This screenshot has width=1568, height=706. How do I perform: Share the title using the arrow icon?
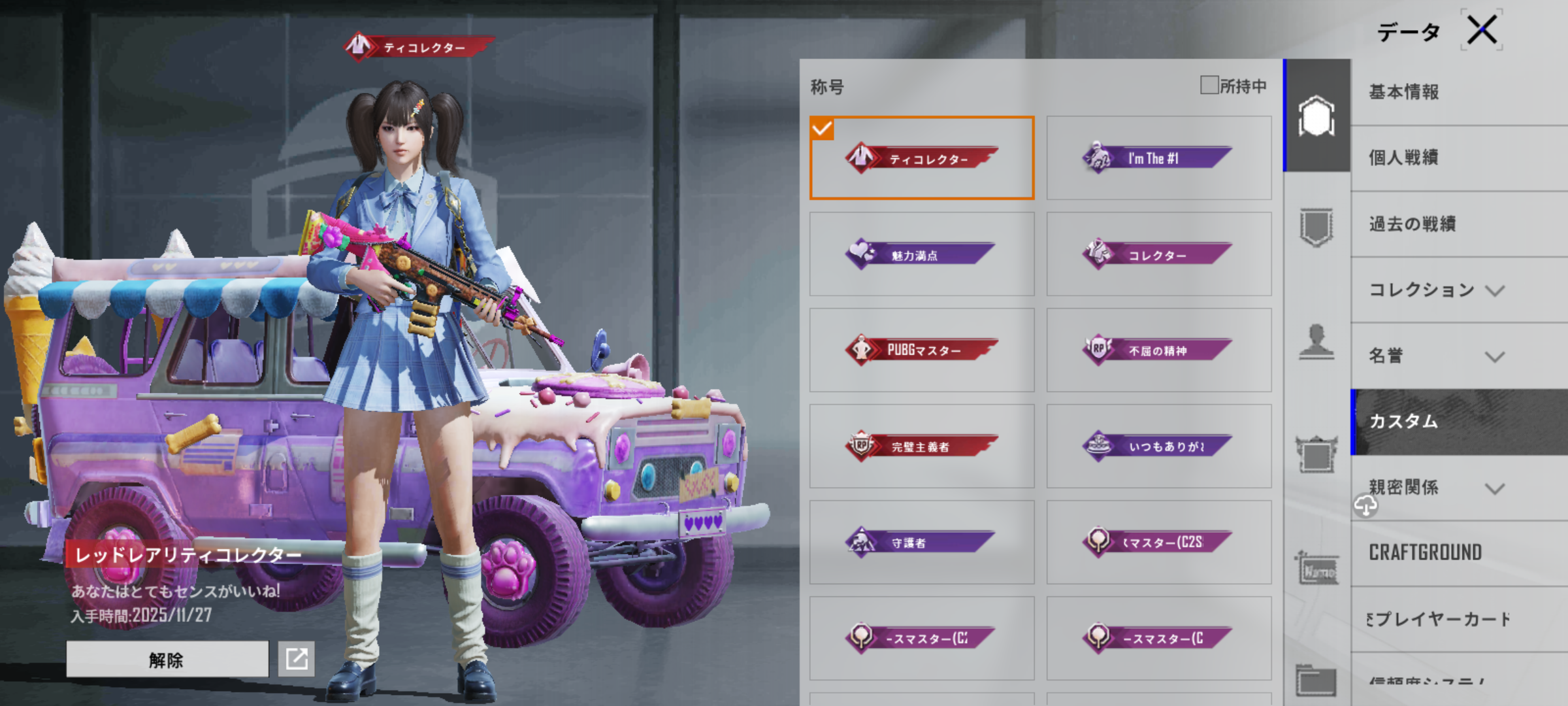click(x=297, y=659)
